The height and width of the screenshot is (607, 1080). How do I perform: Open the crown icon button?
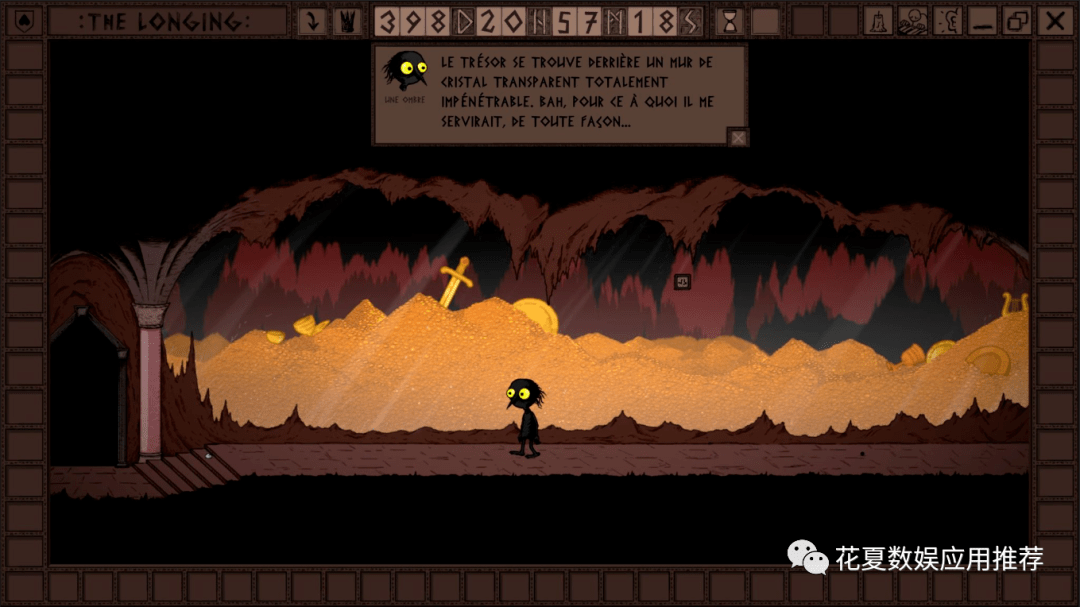[x=347, y=21]
